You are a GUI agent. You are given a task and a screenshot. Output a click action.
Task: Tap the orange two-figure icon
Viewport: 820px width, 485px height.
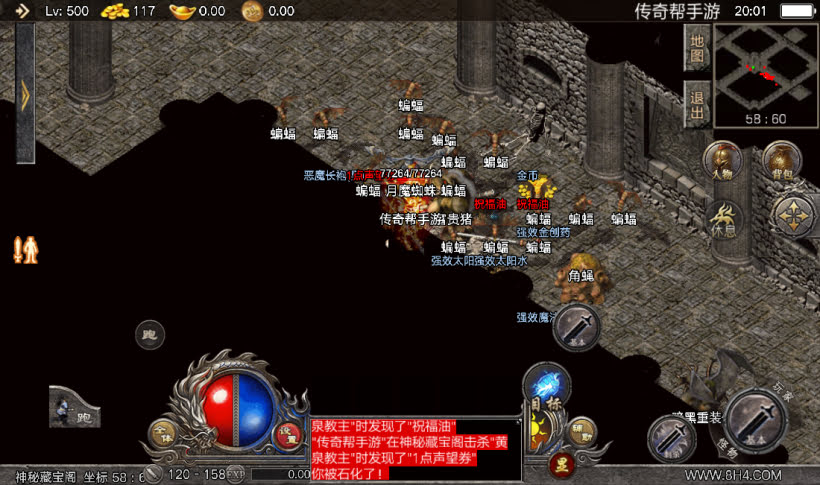pyautogui.click(x=26, y=248)
